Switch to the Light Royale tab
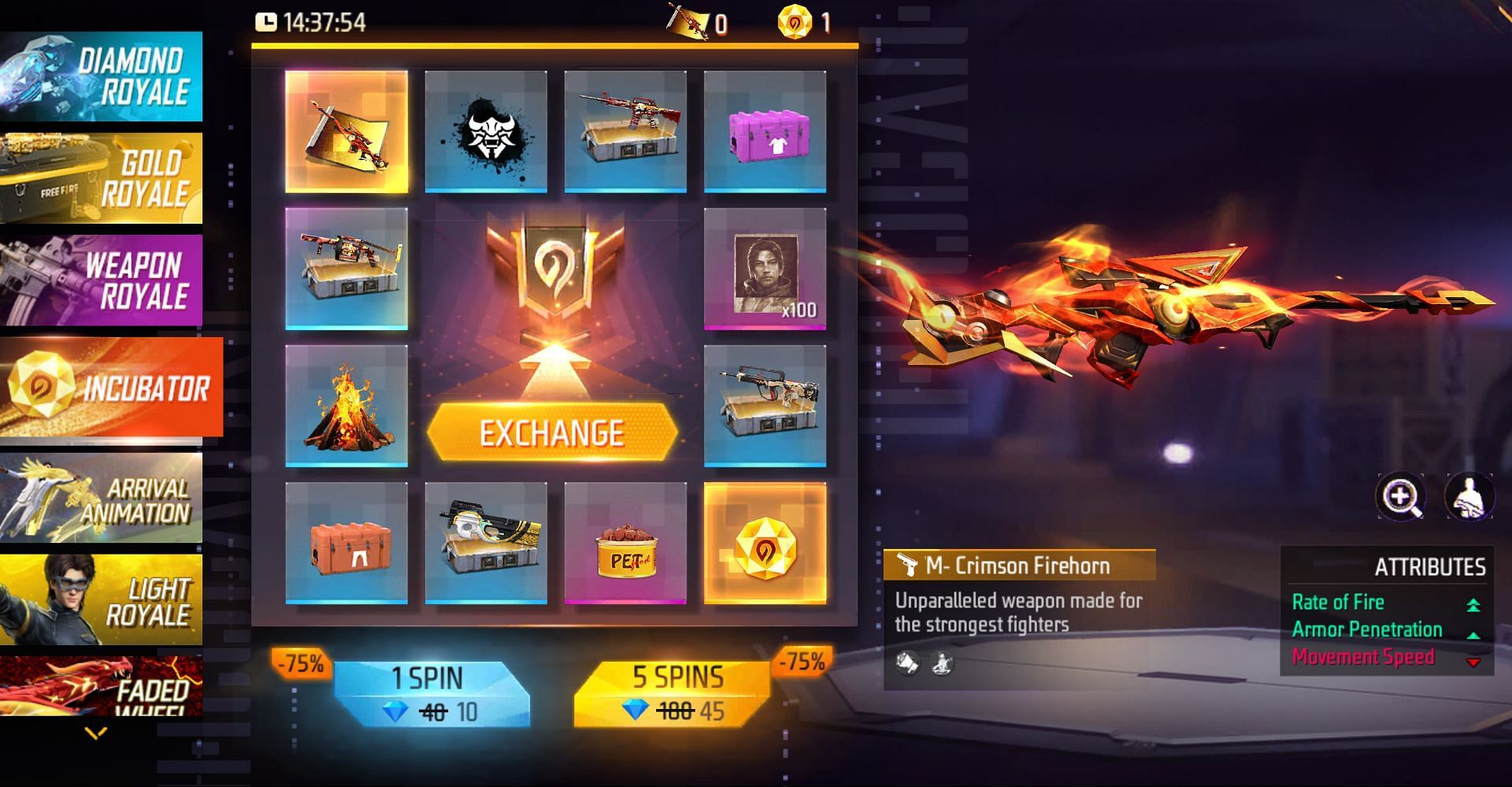1512x787 pixels. (101, 600)
